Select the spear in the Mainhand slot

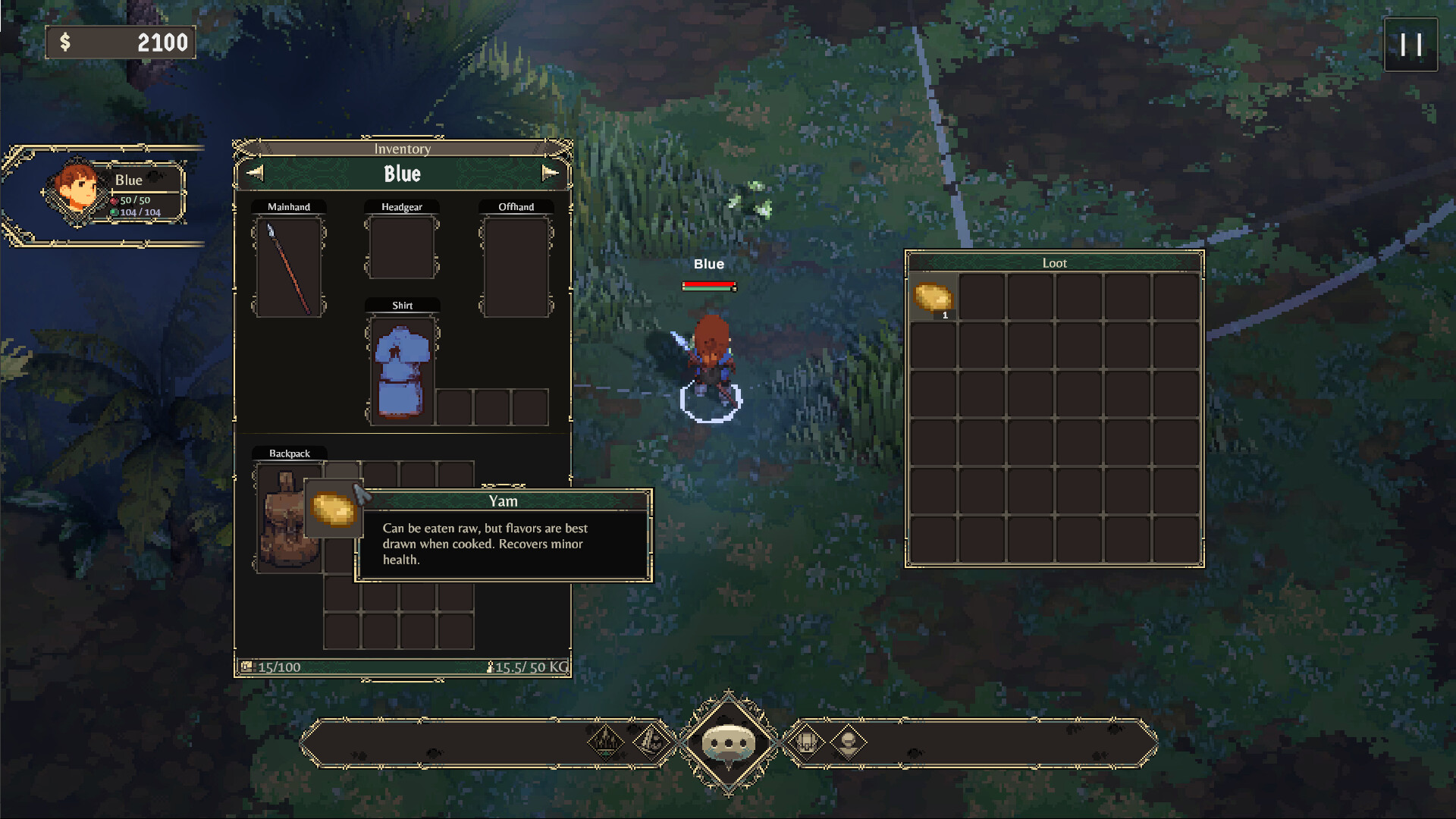289,267
